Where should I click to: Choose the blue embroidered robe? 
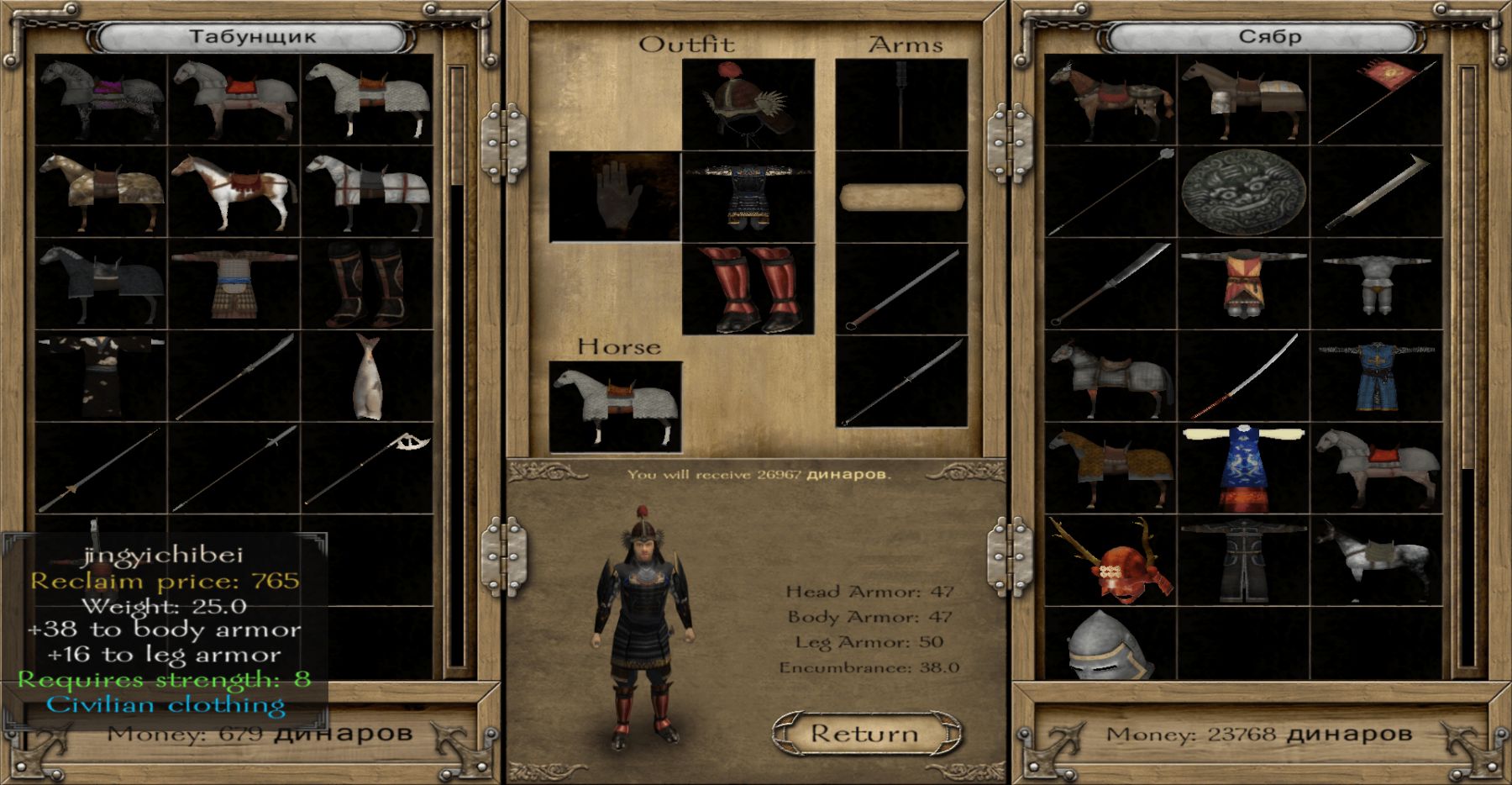pyautogui.click(x=1243, y=468)
